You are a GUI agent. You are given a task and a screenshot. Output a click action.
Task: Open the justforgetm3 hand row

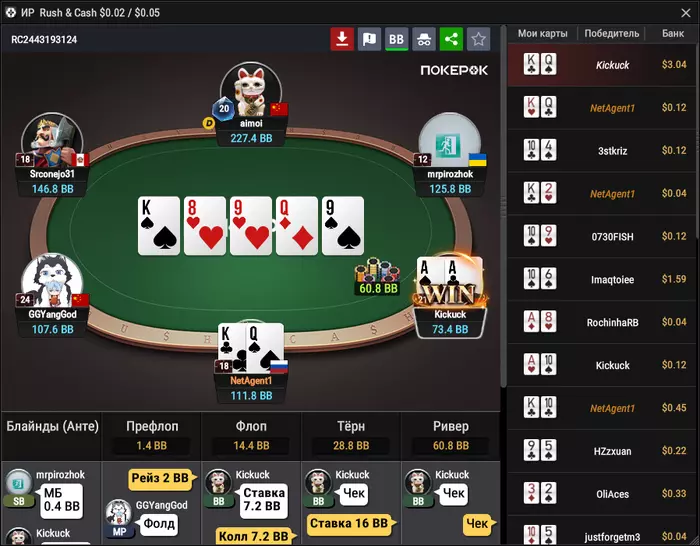(604, 536)
